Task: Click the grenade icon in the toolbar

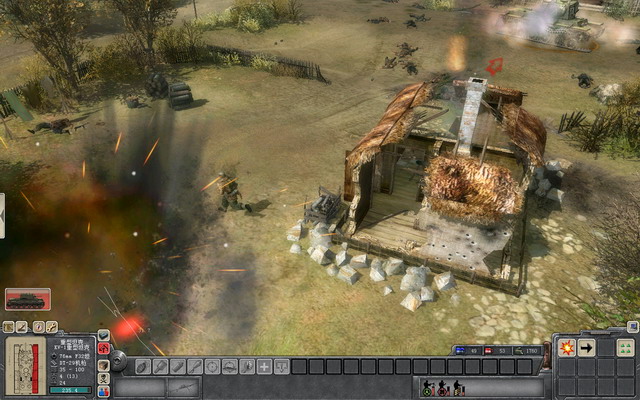Action: [143, 367]
